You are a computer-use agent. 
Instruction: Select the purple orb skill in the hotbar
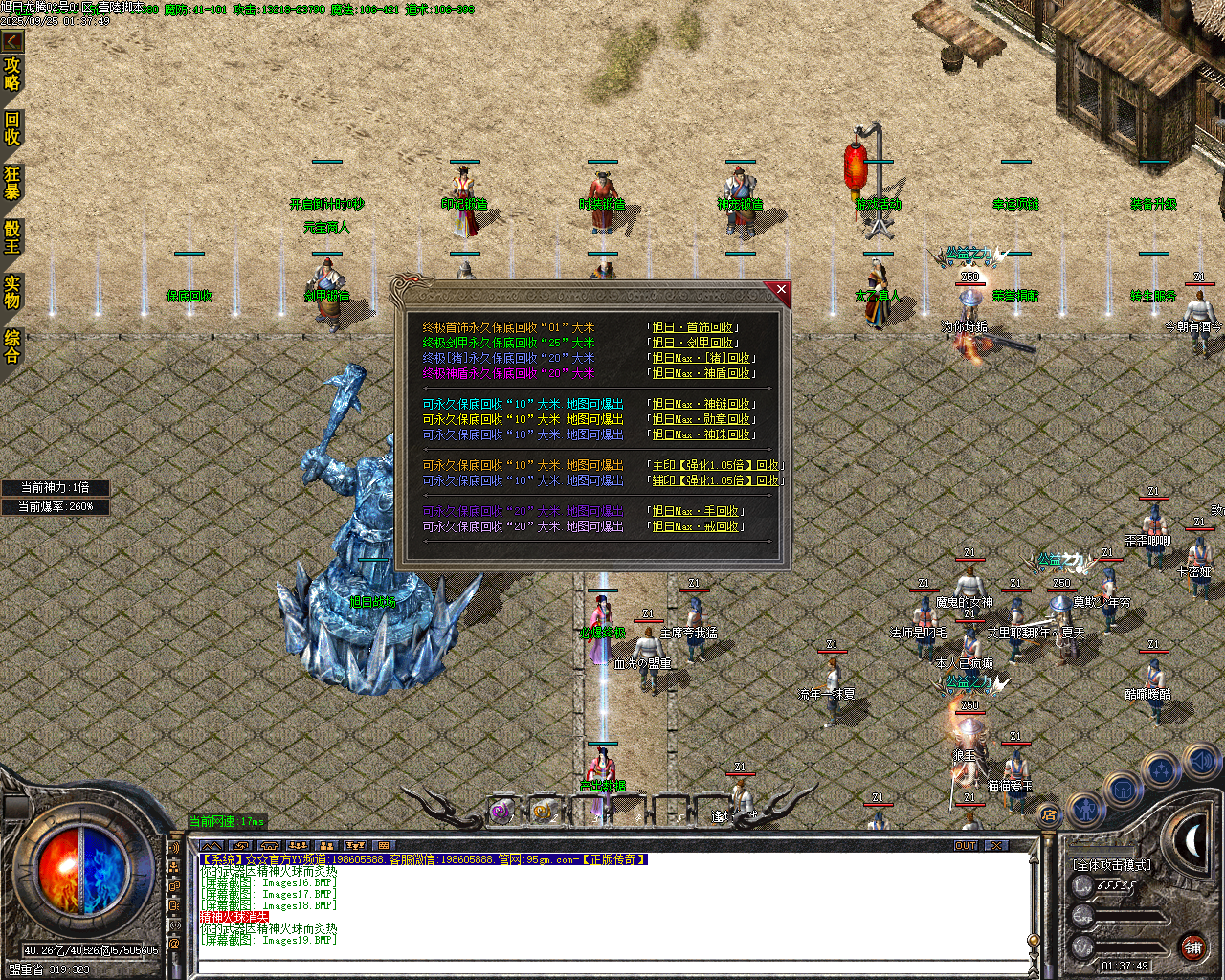[501, 813]
